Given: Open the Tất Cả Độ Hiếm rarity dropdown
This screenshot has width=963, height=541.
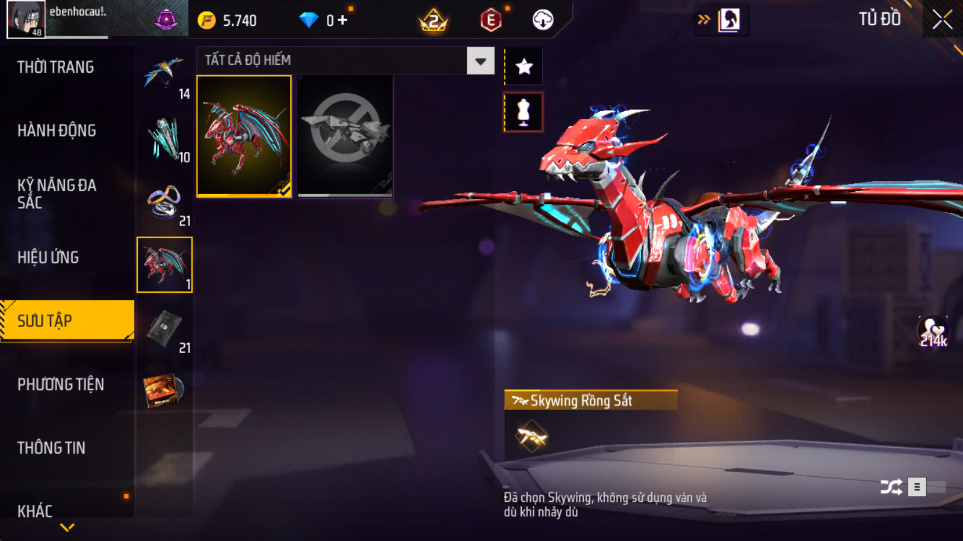Looking at the screenshot, I should coord(481,61).
